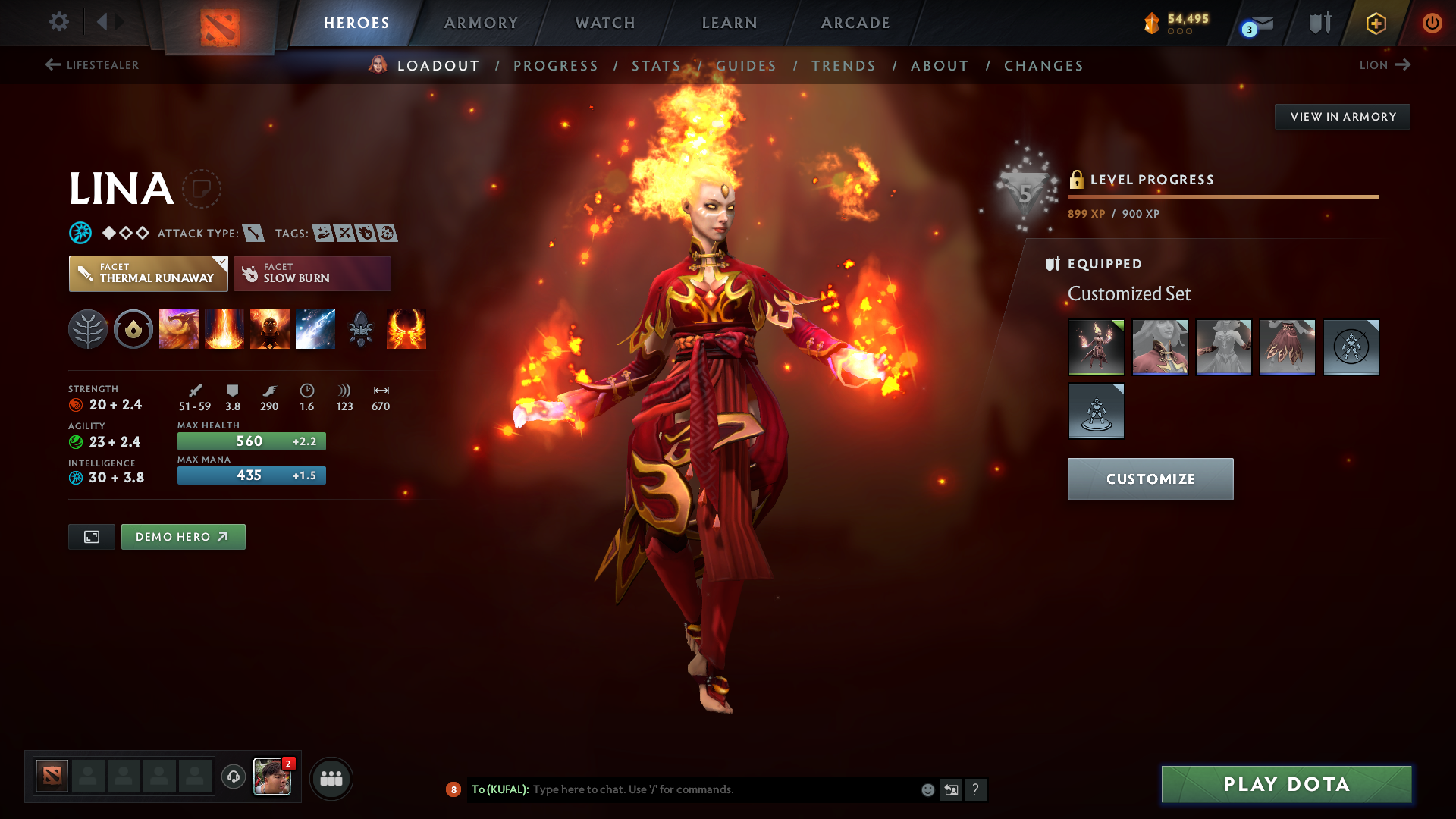Viewport: 1456px width, 819px height.
Task: Open Lina's Laguna Blade ultimate icon
Action: [315, 329]
